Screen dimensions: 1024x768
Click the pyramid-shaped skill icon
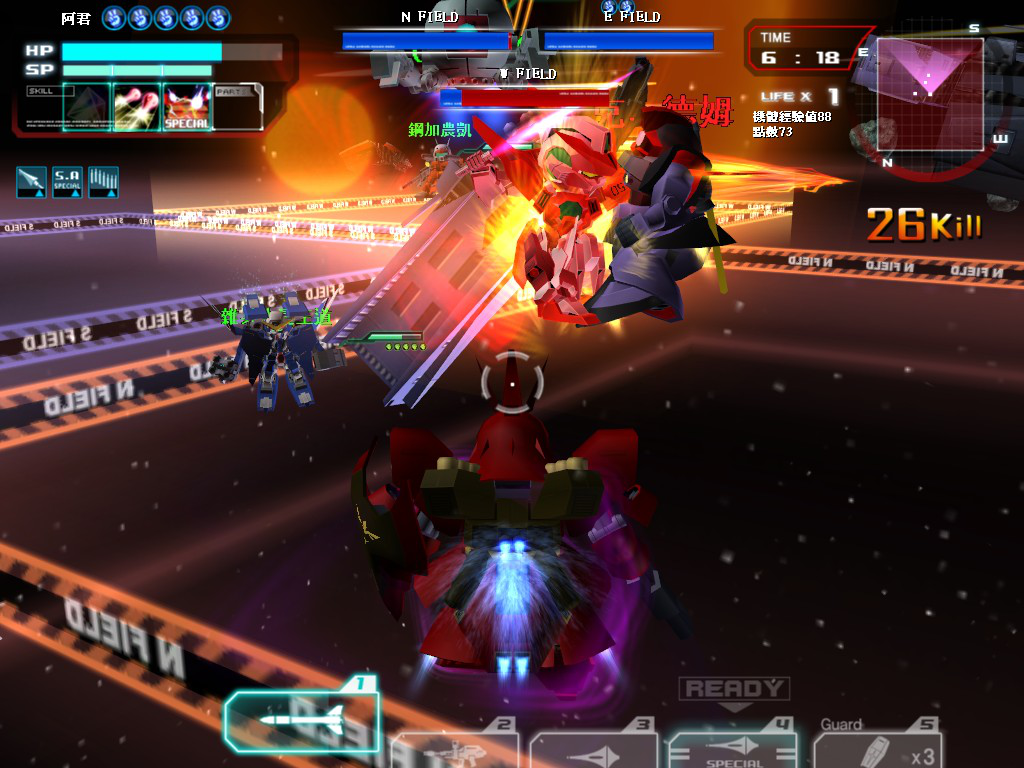point(84,107)
